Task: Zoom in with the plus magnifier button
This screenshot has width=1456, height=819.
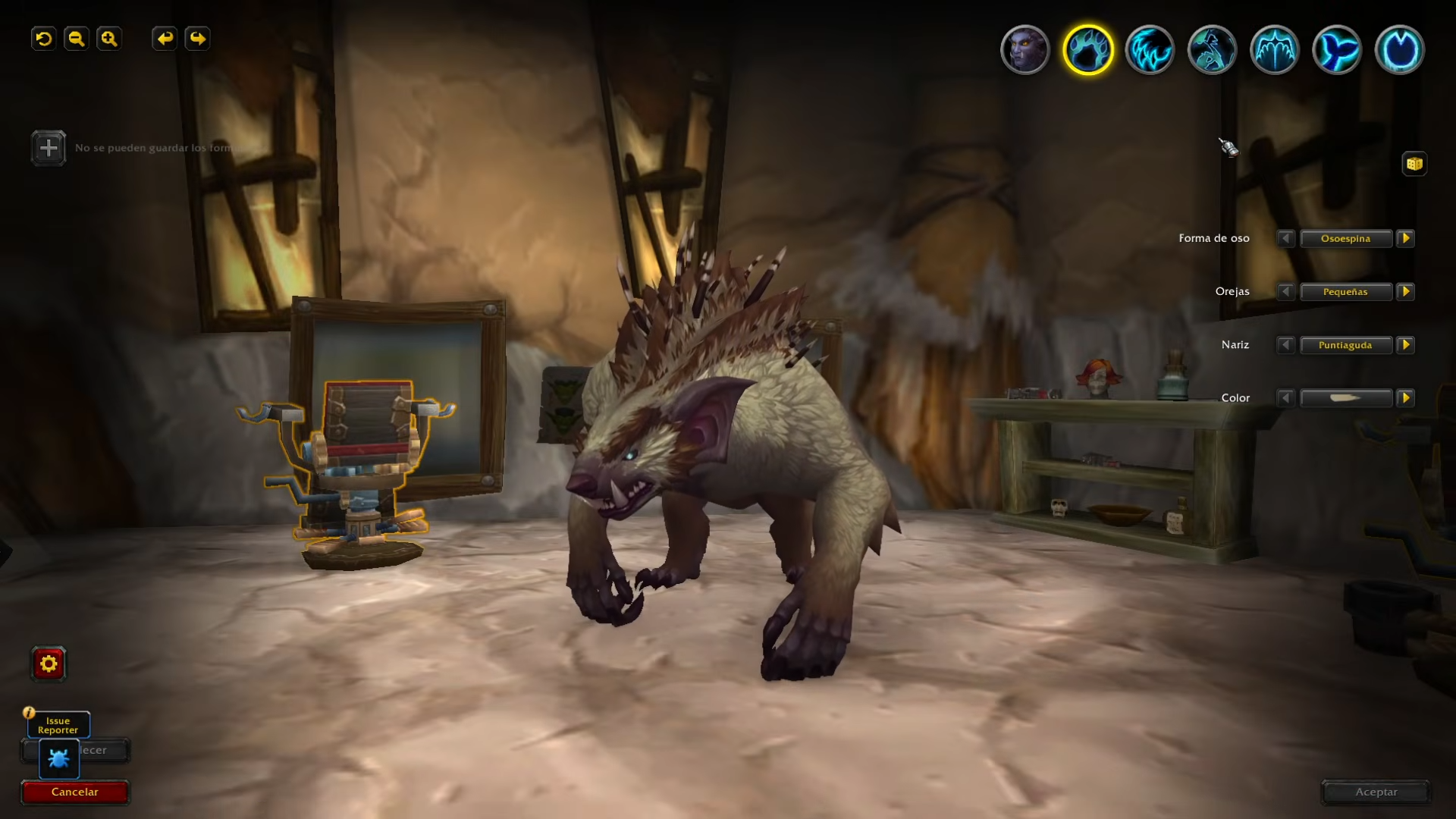Action: [109, 39]
